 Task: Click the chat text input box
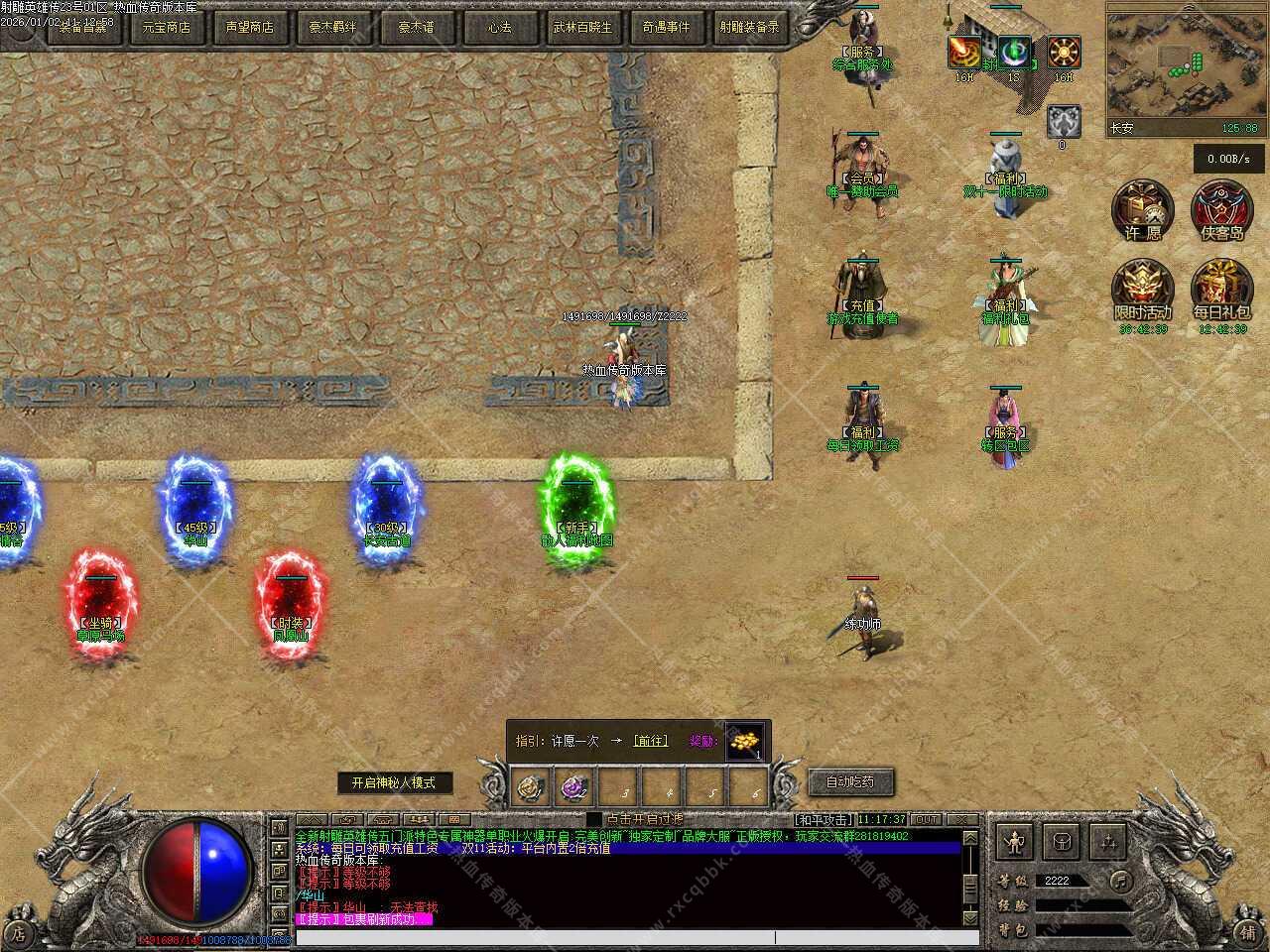coord(625,937)
